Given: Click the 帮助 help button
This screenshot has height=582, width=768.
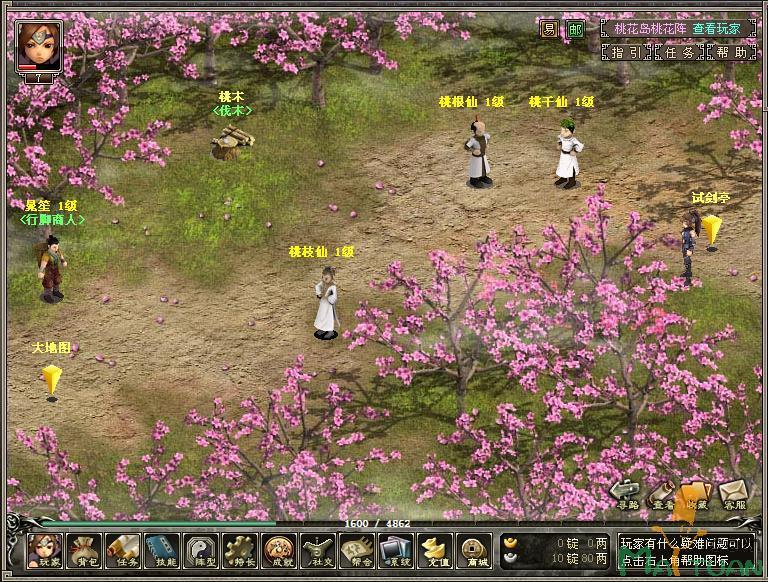Looking at the screenshot, I should (x=732, y=52).
